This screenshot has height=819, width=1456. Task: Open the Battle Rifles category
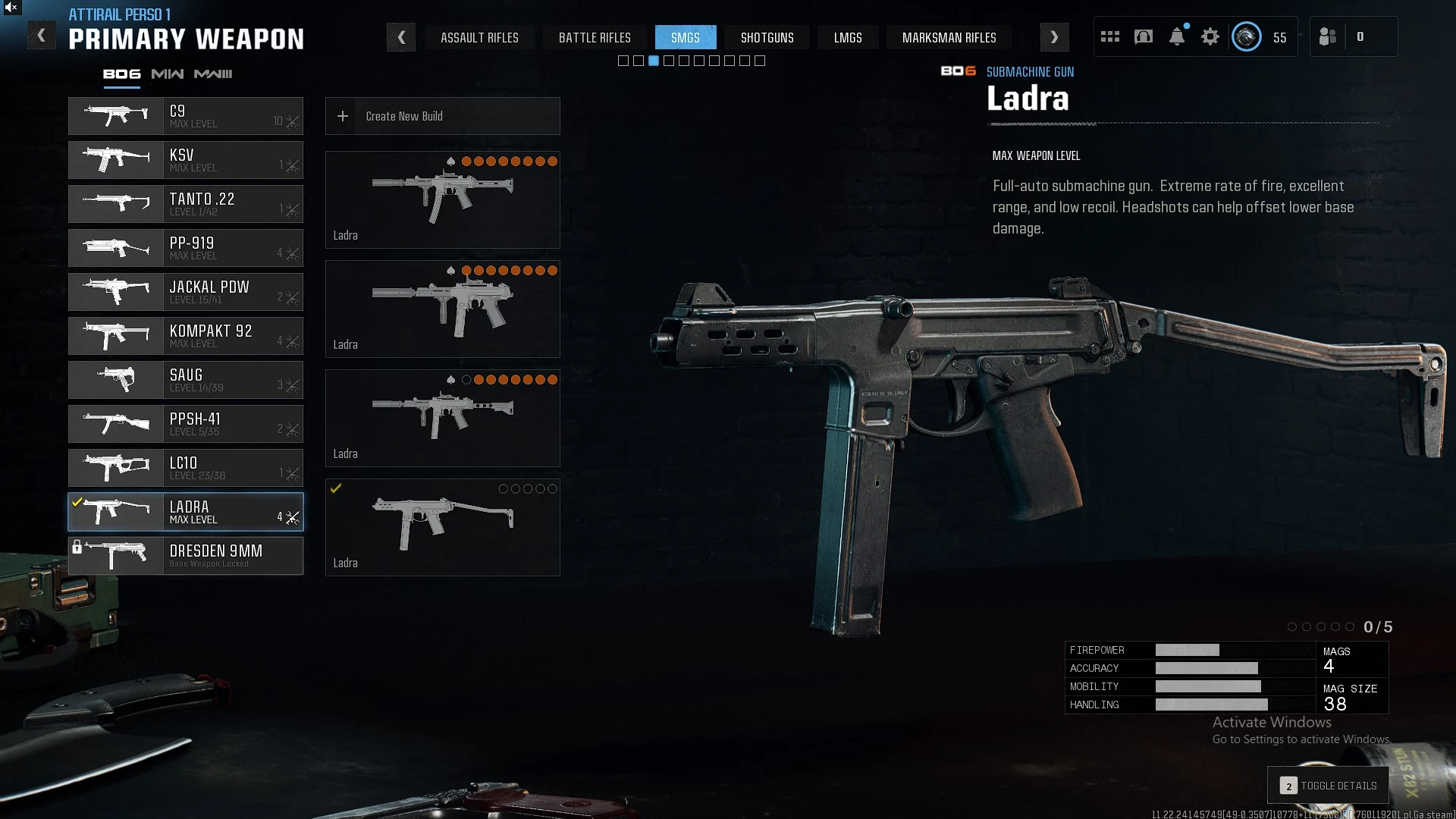[x=595, y=37]
